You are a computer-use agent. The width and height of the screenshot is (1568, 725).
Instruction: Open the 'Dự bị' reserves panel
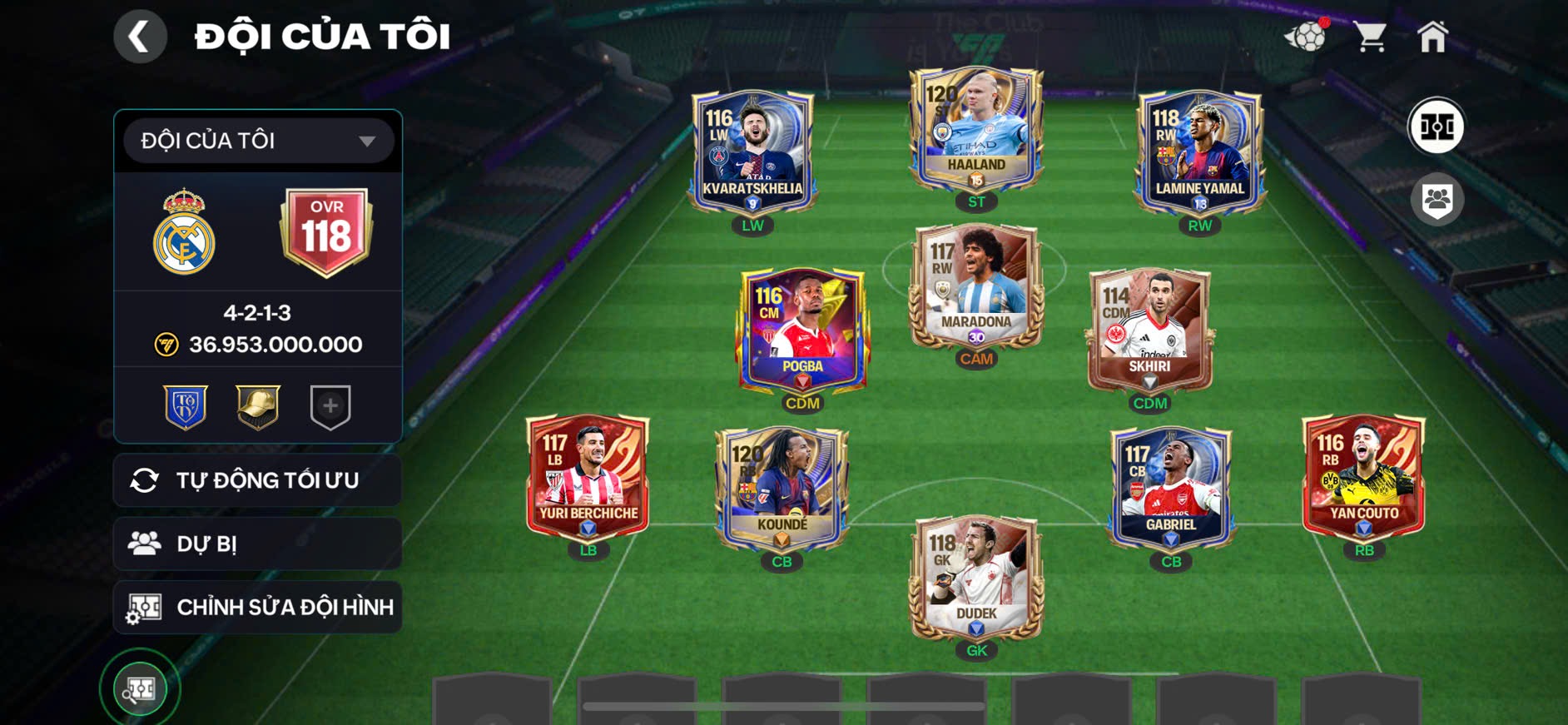click(x=256, y=544)
